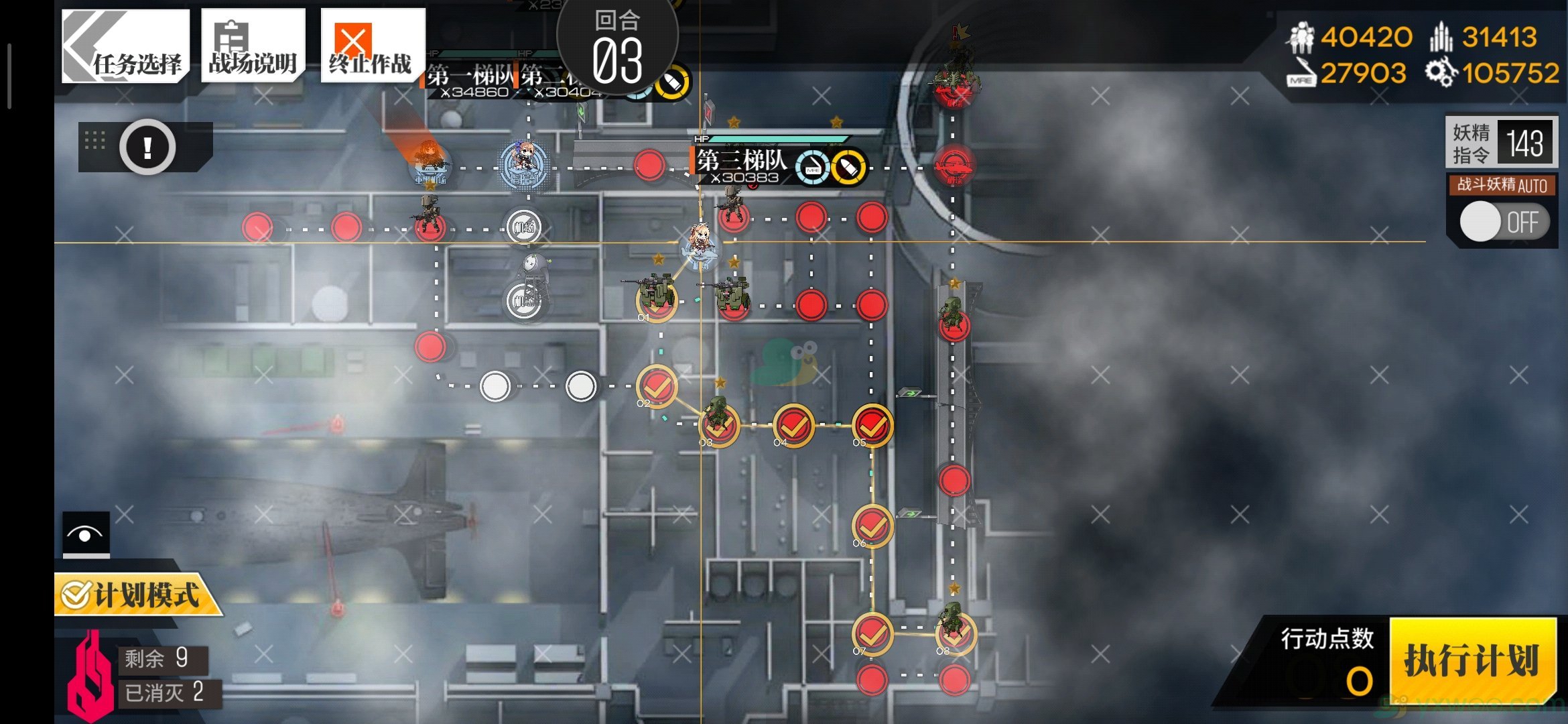This screenshot has height=724, width=1568.
Task: Execute the plan with 执行计划
Action: (1472, 661)
